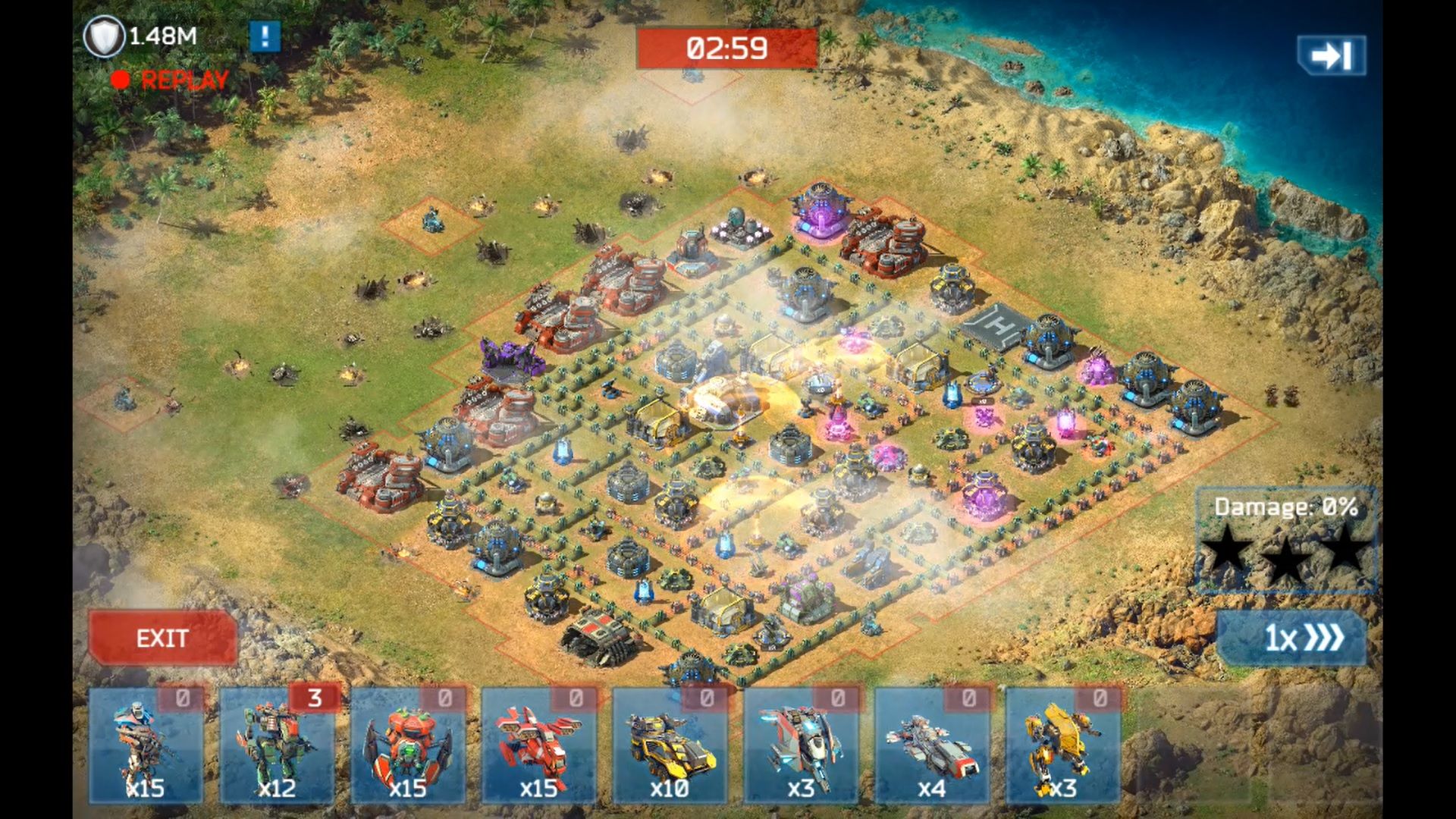Skip to end with arrow button
This screenshot has width=1456, height=819.
click(x=1331, y=55)
